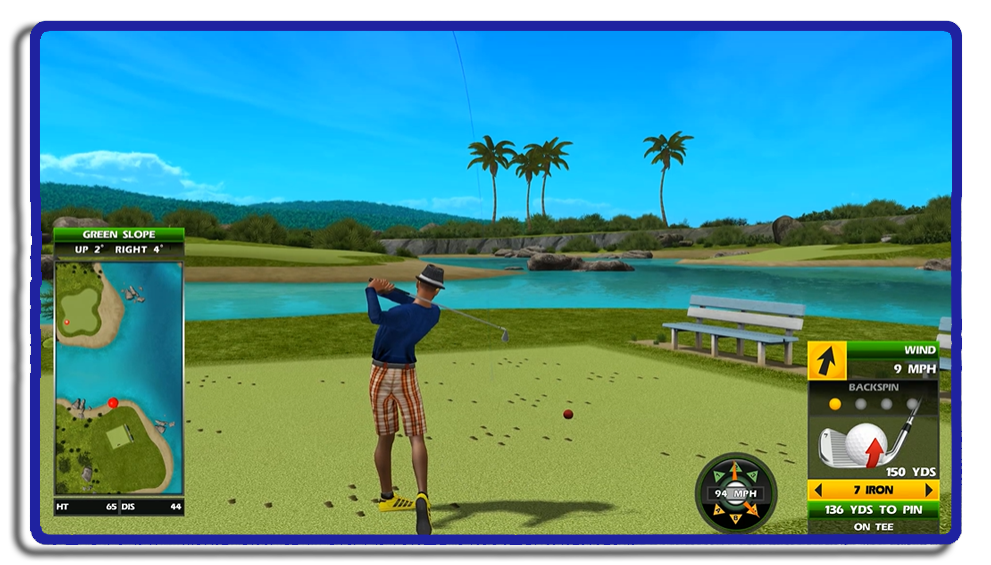Viewport: 991px width, 565px height.
Task: Click the shot direction compass dial
Action: point(735,493)
